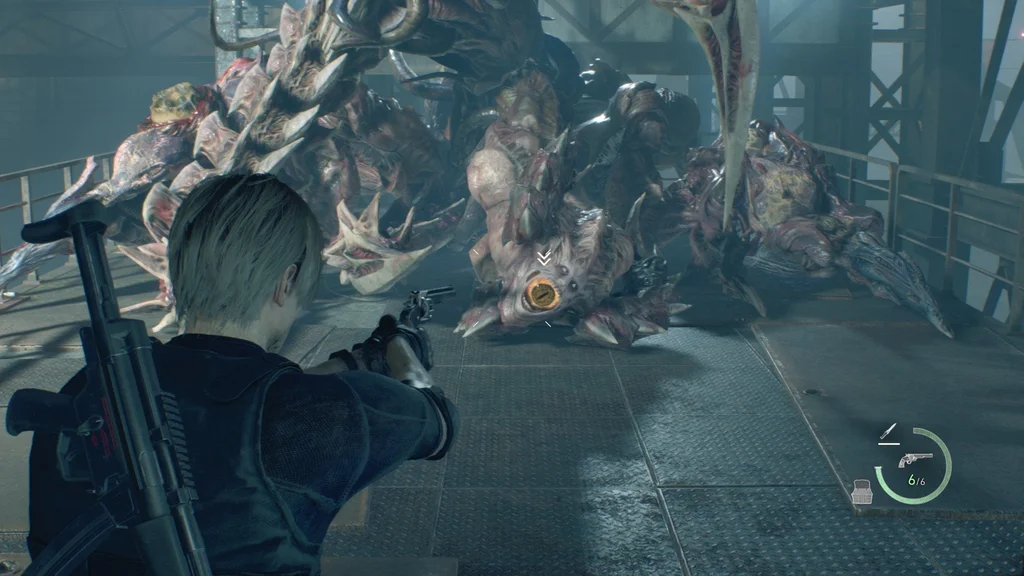Select the equipped revolver weapon icon
Image resolution: width=1024 pixels, height=576 pixels.
[x=915, y=459]
